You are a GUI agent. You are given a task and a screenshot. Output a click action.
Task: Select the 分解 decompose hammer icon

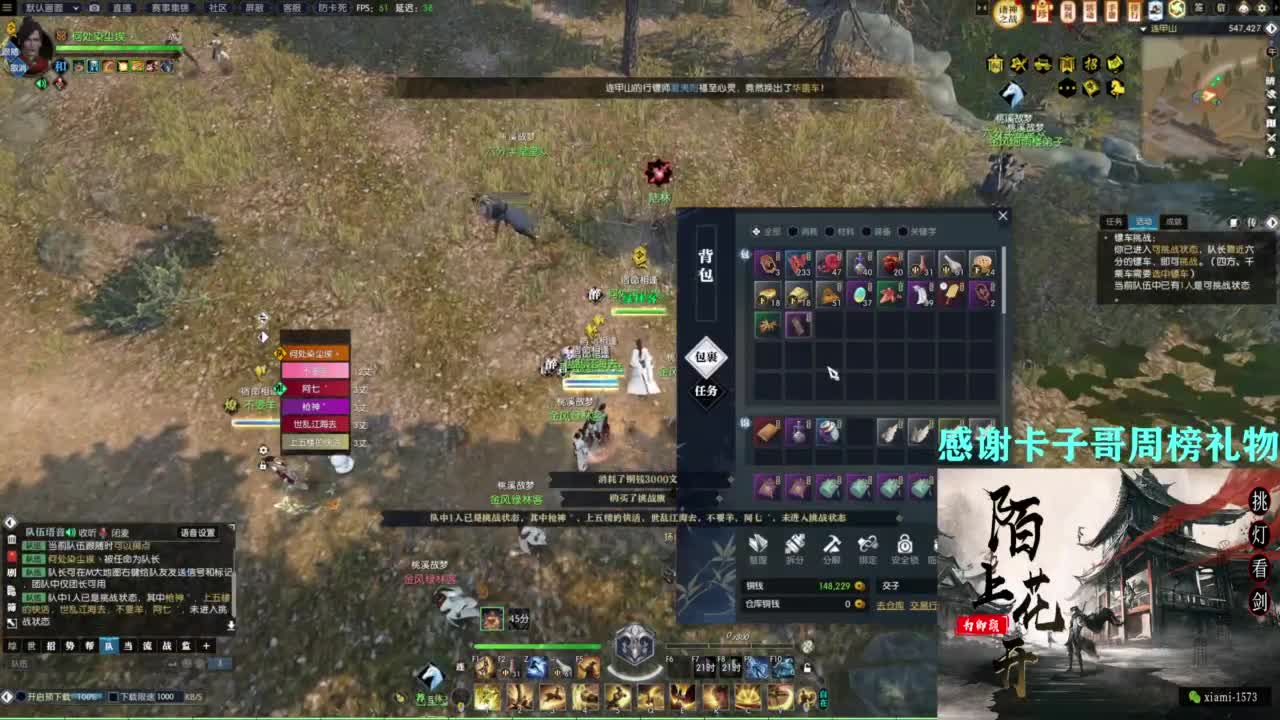click(x=832, y=545)
